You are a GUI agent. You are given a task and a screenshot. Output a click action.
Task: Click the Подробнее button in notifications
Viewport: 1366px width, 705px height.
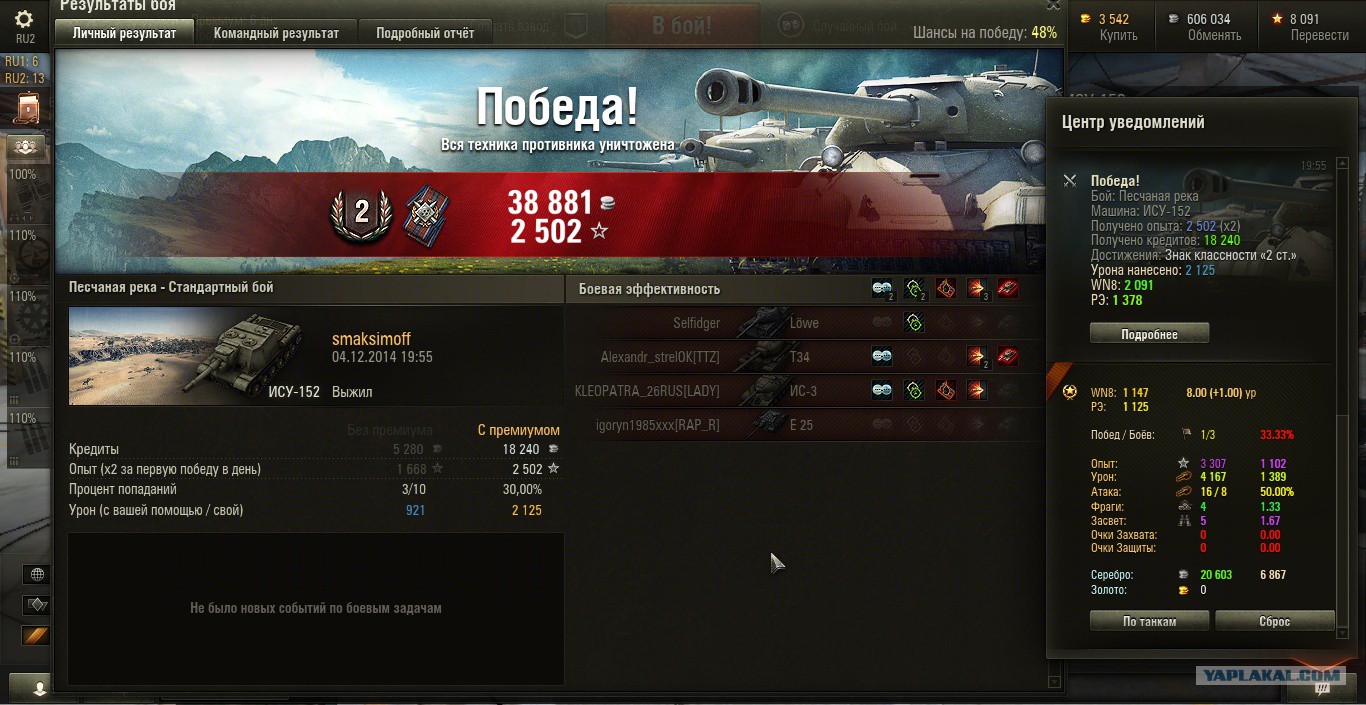1149,334
